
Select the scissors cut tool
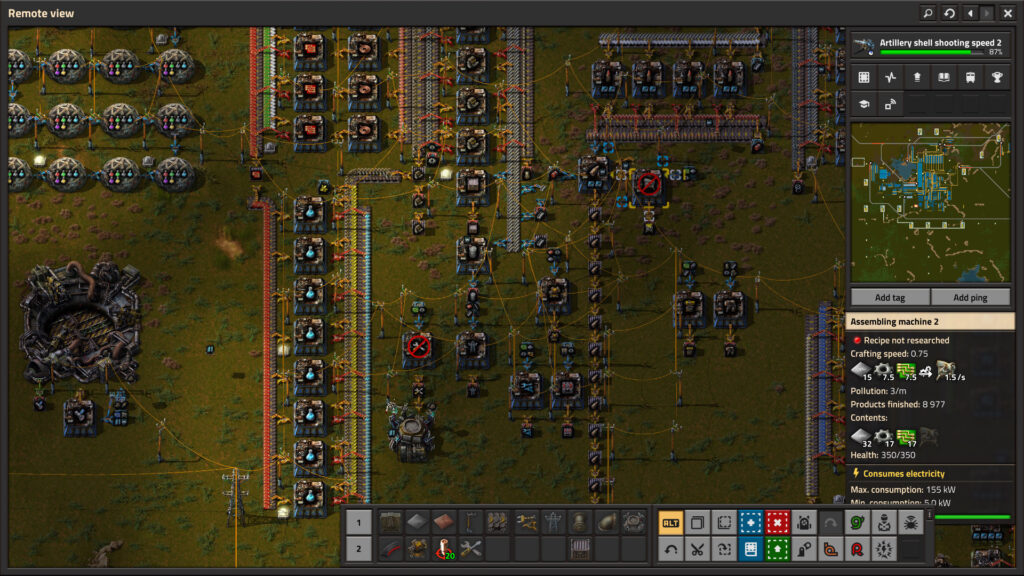point(697,548)
